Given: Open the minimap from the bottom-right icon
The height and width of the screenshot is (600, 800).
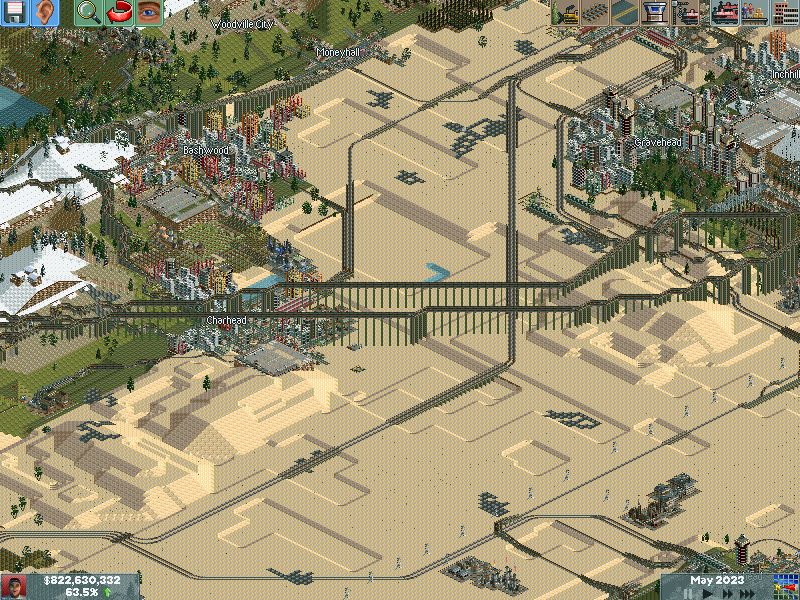Looking at the screenshot, I should pos(785,586).
